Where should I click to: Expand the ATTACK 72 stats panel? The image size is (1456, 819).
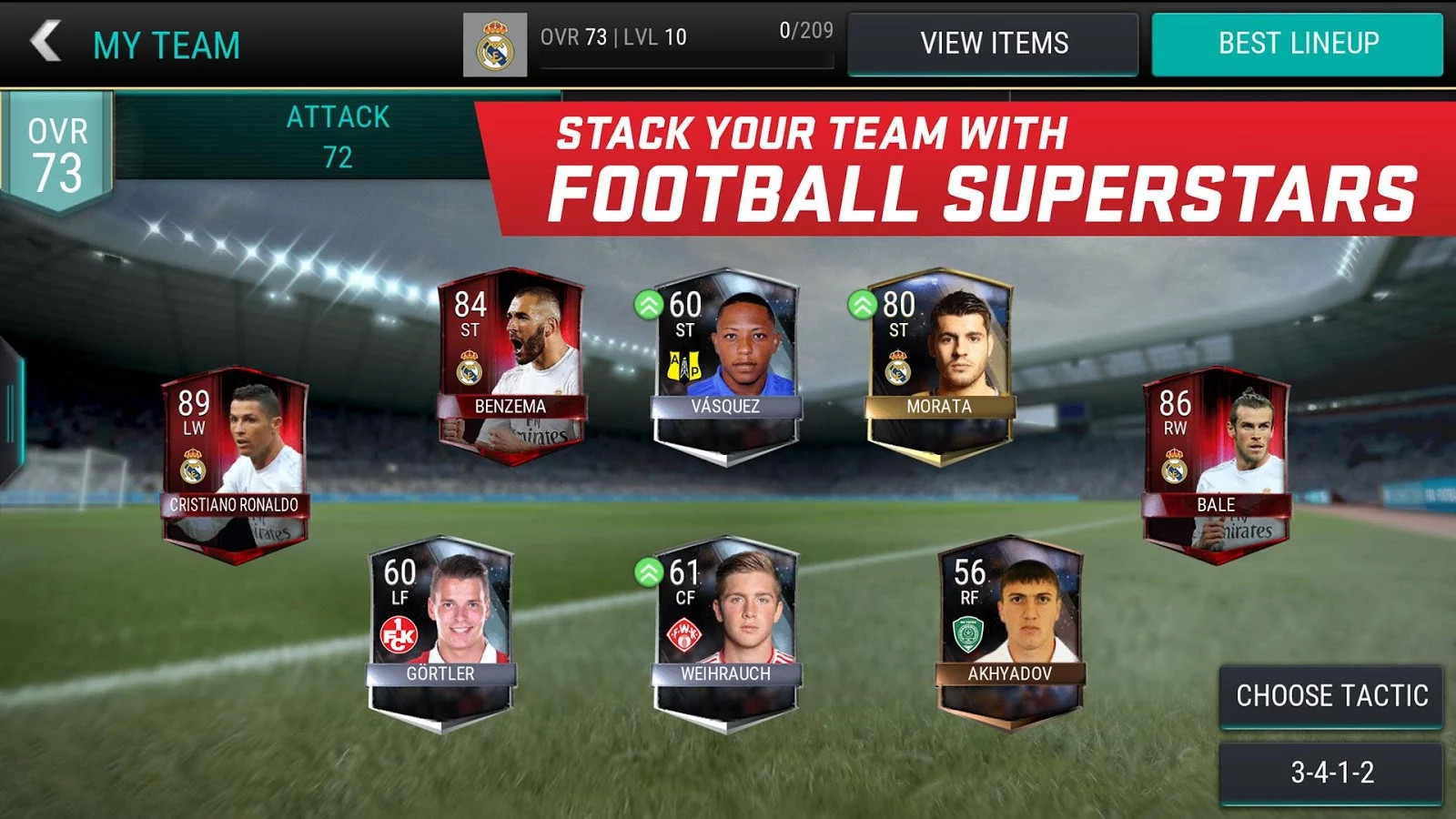click(340, 136)
